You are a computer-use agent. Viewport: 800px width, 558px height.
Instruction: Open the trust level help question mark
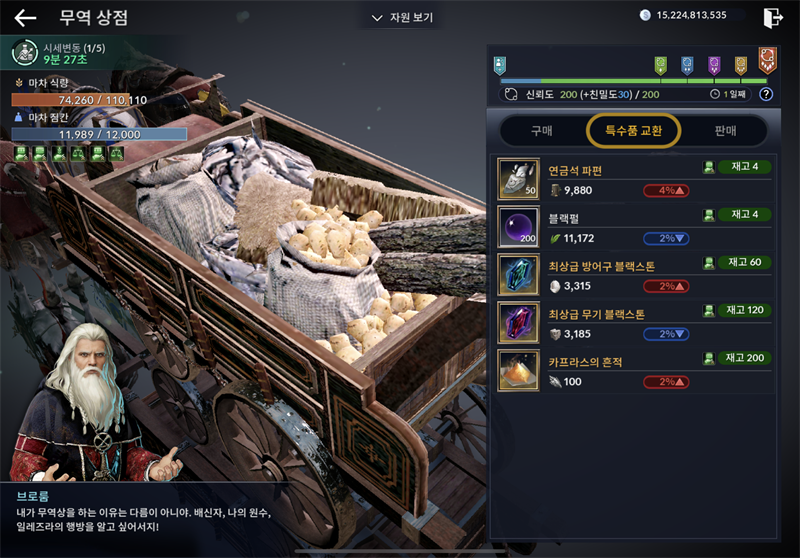766,94
